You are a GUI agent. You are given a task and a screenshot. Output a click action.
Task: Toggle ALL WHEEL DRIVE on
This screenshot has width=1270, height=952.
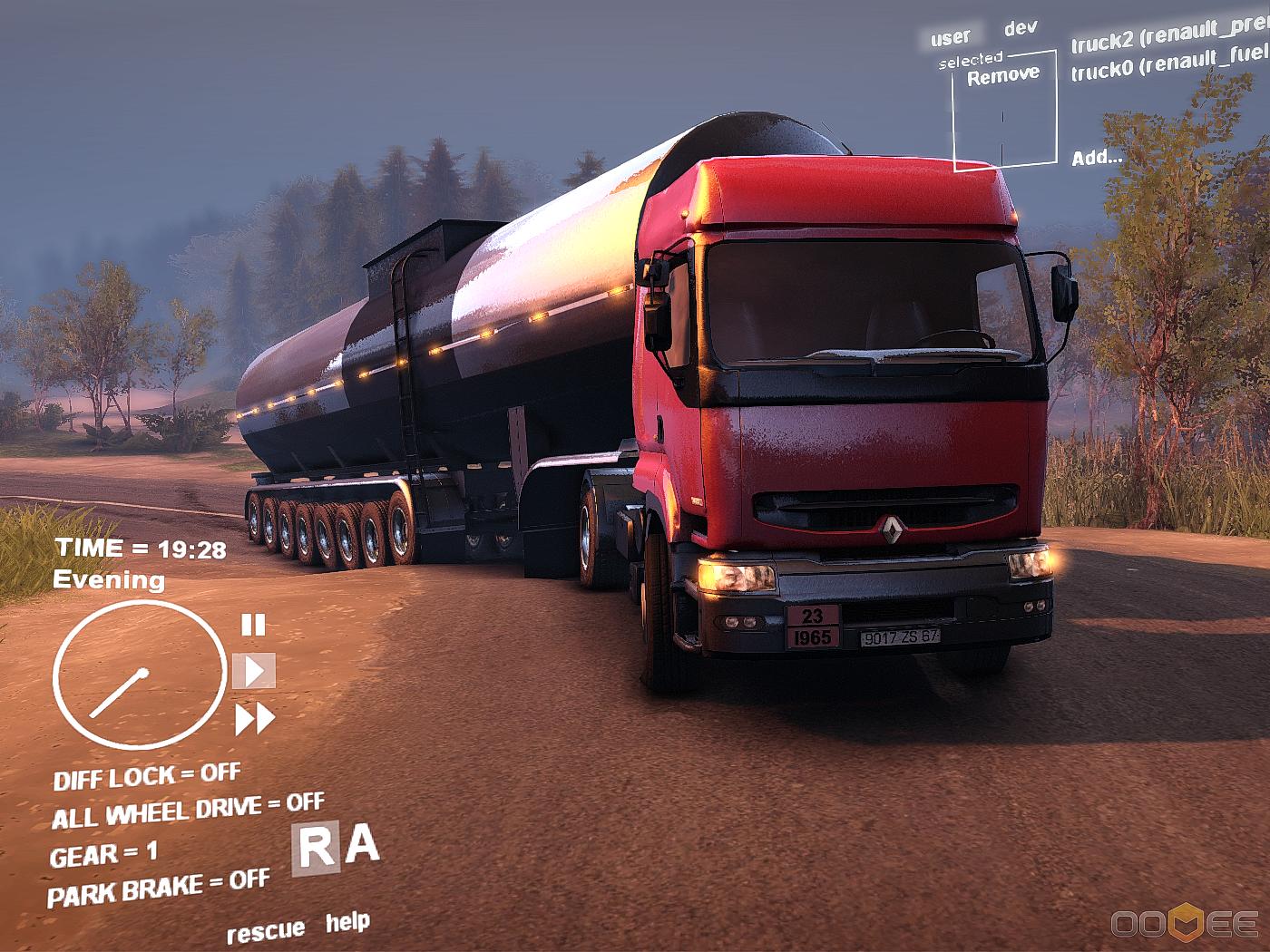coord(187,810)
